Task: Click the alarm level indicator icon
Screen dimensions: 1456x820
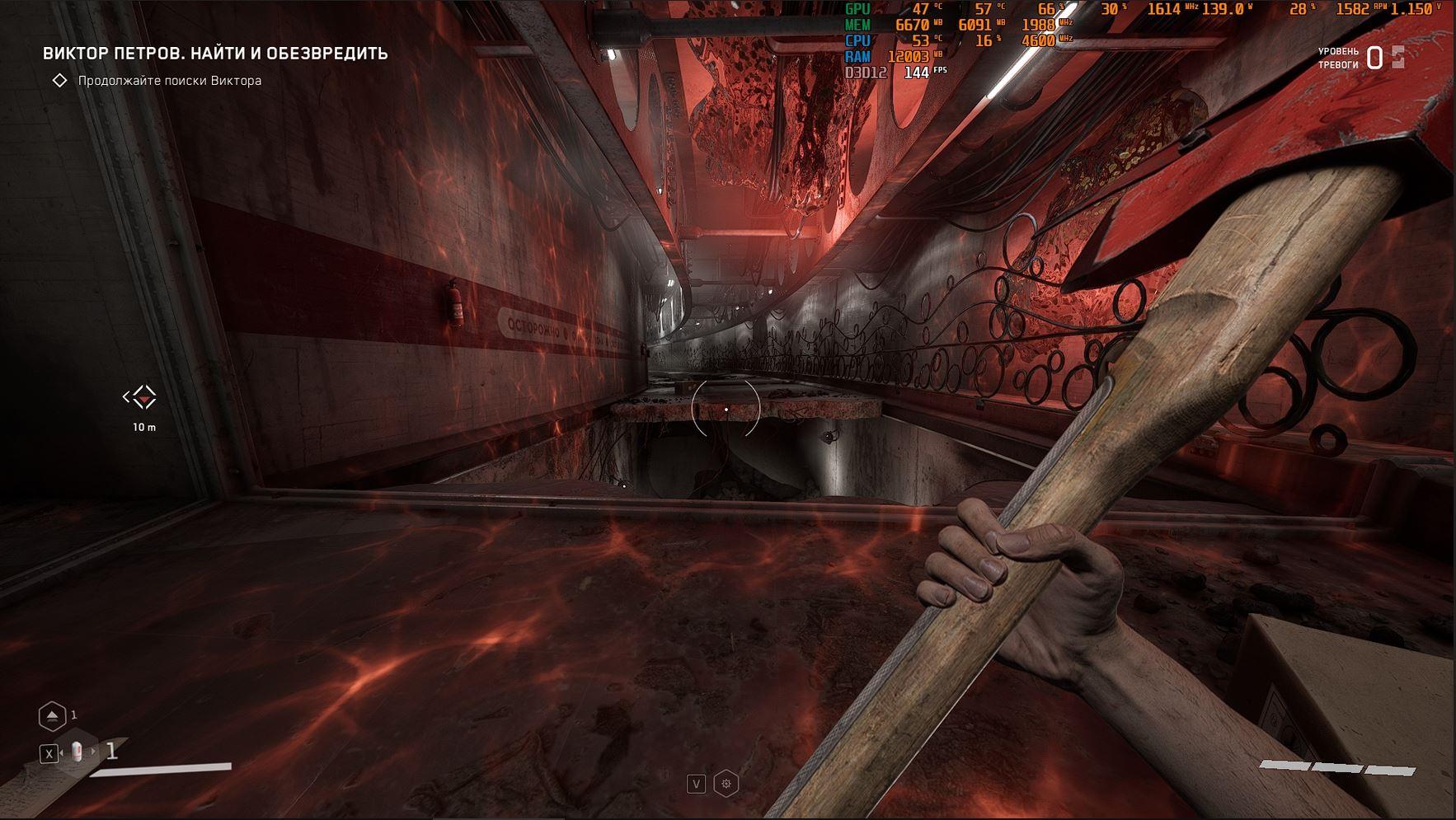Action: pos(1397,57)
